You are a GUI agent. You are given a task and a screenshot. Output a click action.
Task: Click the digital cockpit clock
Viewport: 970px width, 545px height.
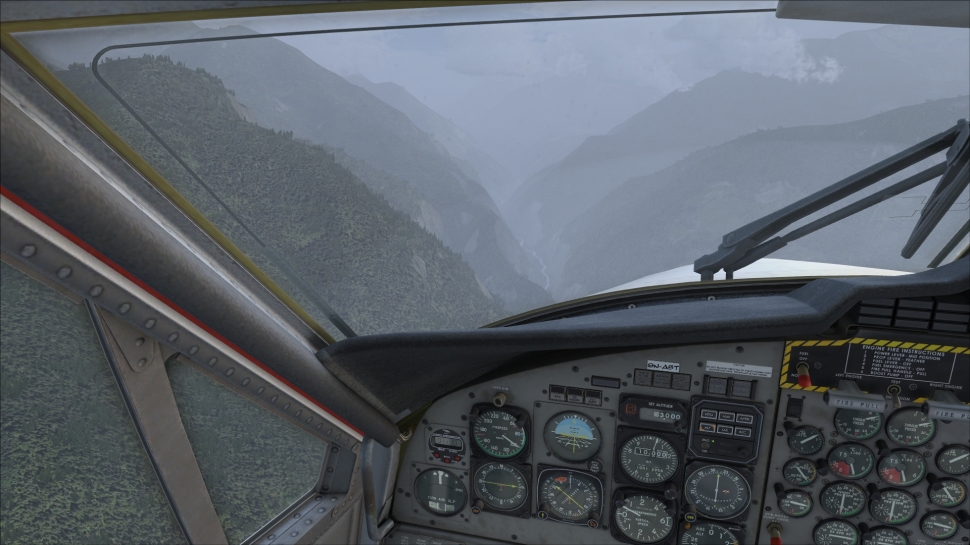pos(446,443)
